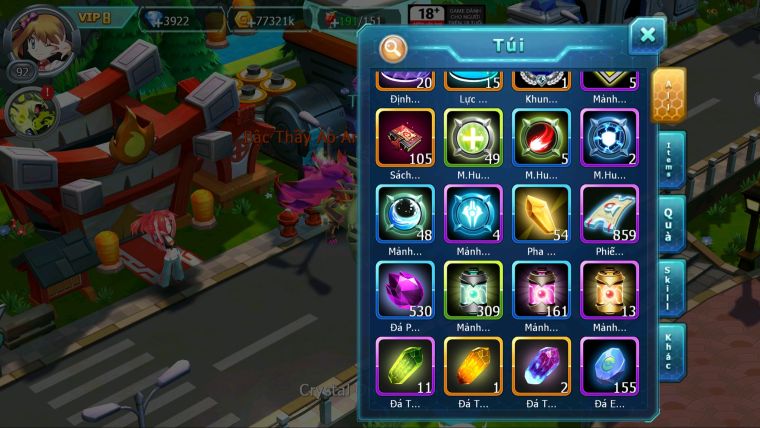
Task: Add diamonds via the diamond plus counter
Action: point(156,19)
